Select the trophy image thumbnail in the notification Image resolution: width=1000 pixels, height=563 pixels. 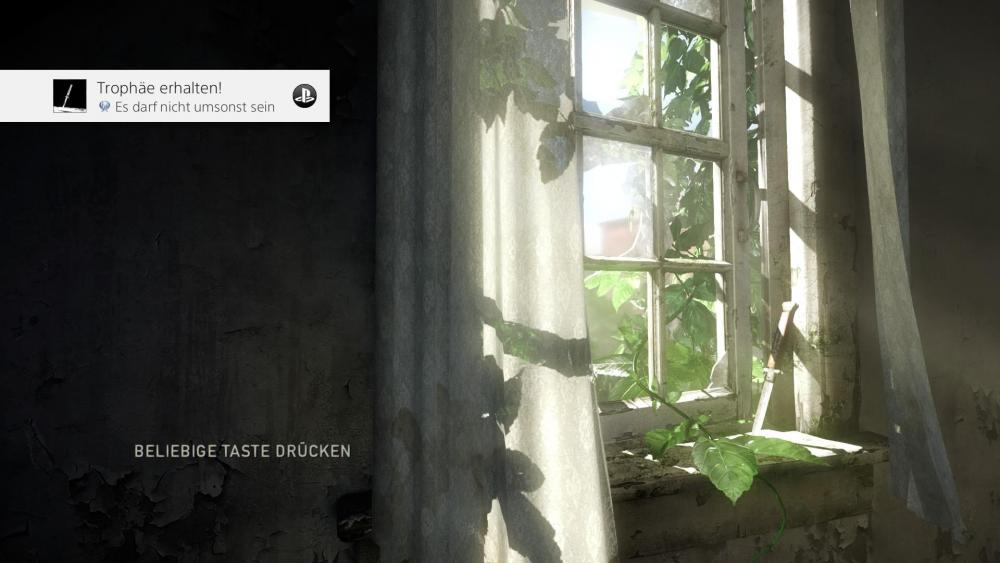(x=70, y=96)
